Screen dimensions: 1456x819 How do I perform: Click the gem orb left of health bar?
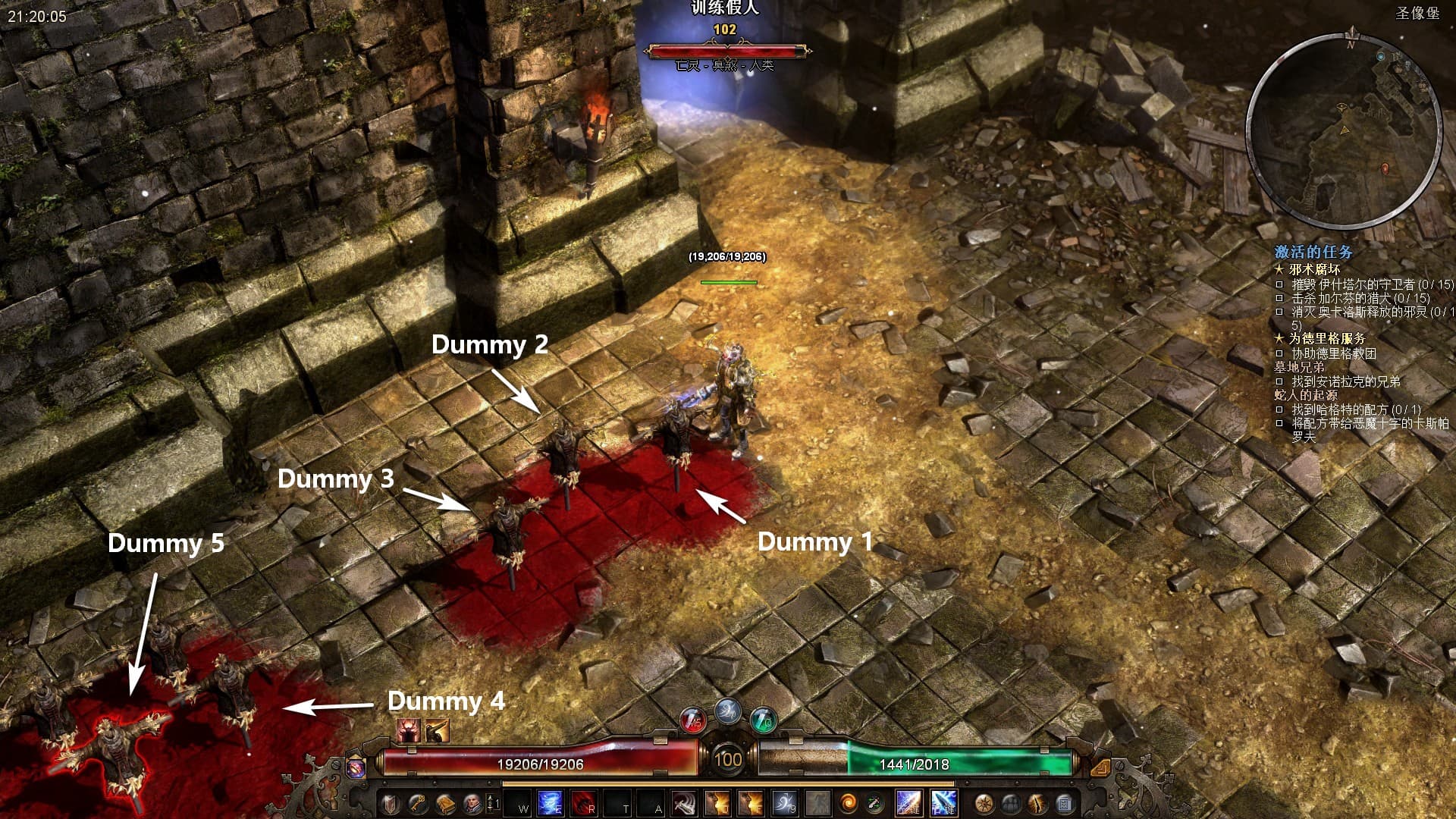tap(355, 767)
